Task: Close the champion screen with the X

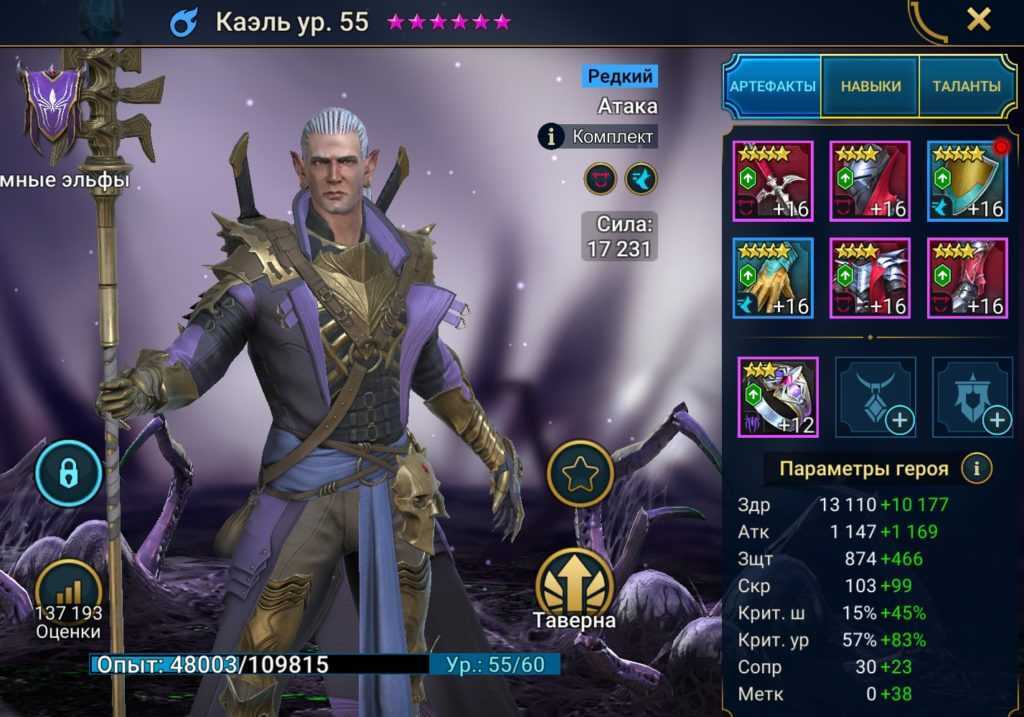Action: [978, 19]
